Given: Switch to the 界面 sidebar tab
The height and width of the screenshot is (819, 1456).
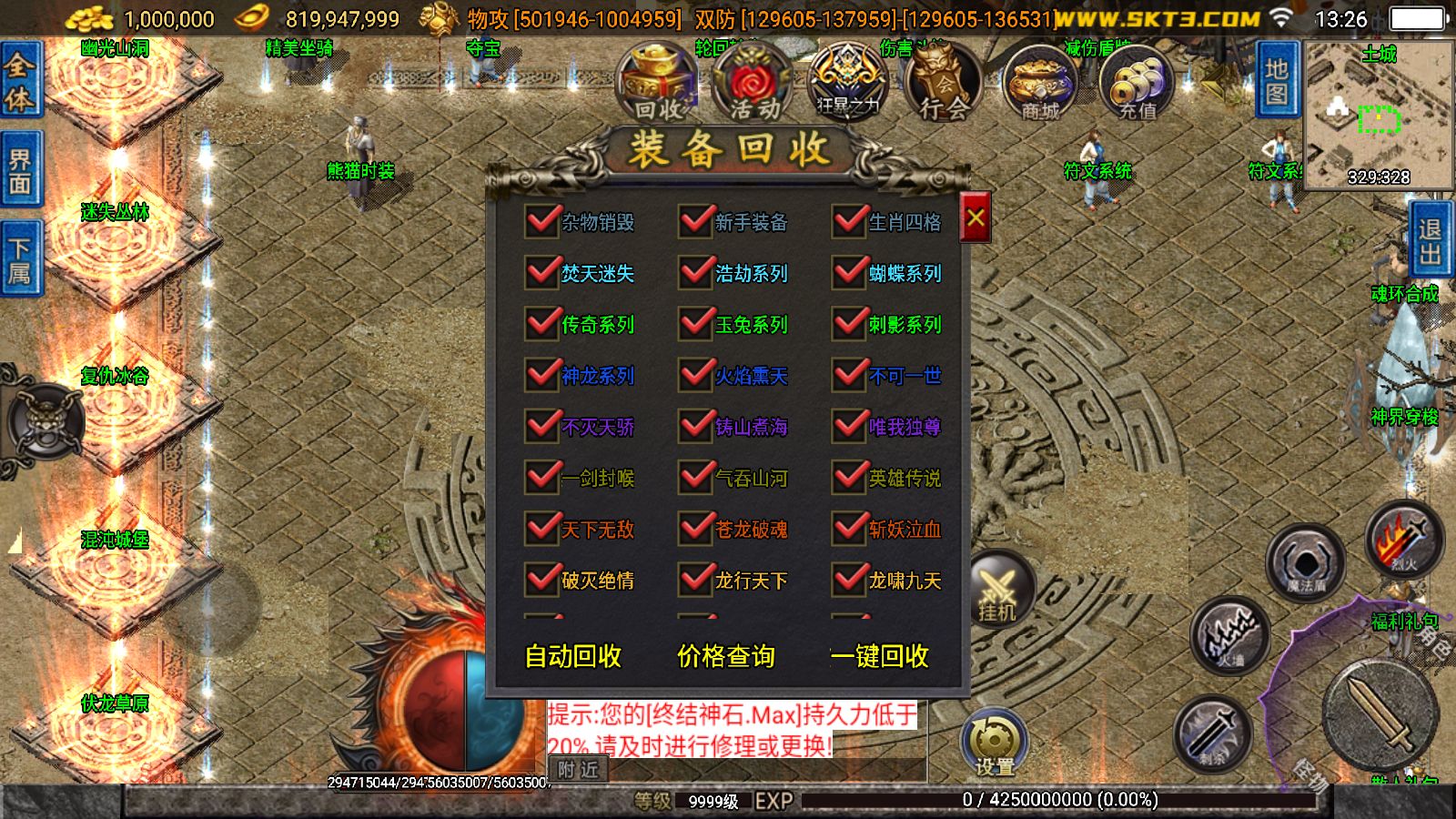Looking at the screenshot, I should tap(19, 168).
